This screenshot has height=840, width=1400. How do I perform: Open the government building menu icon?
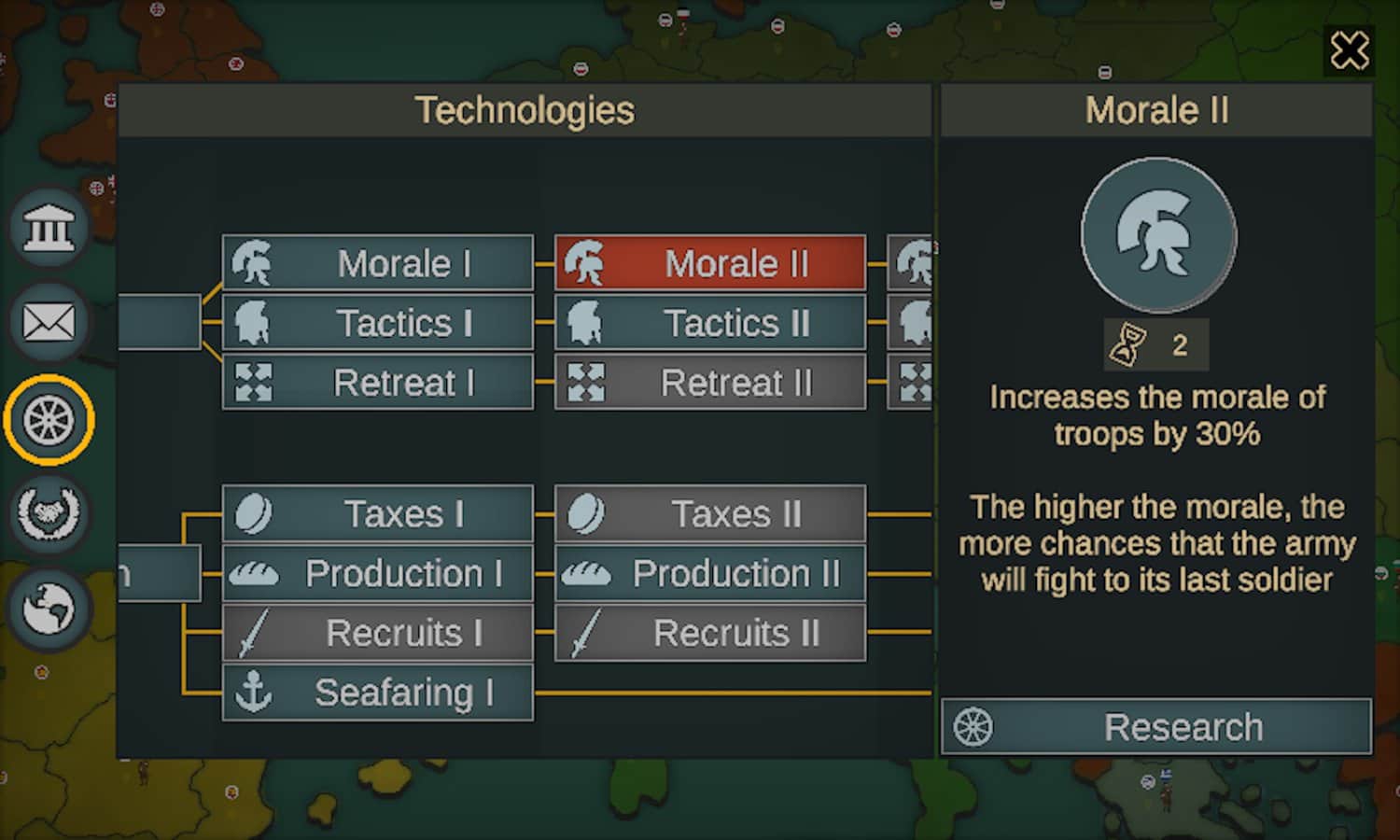pos(49,227)
